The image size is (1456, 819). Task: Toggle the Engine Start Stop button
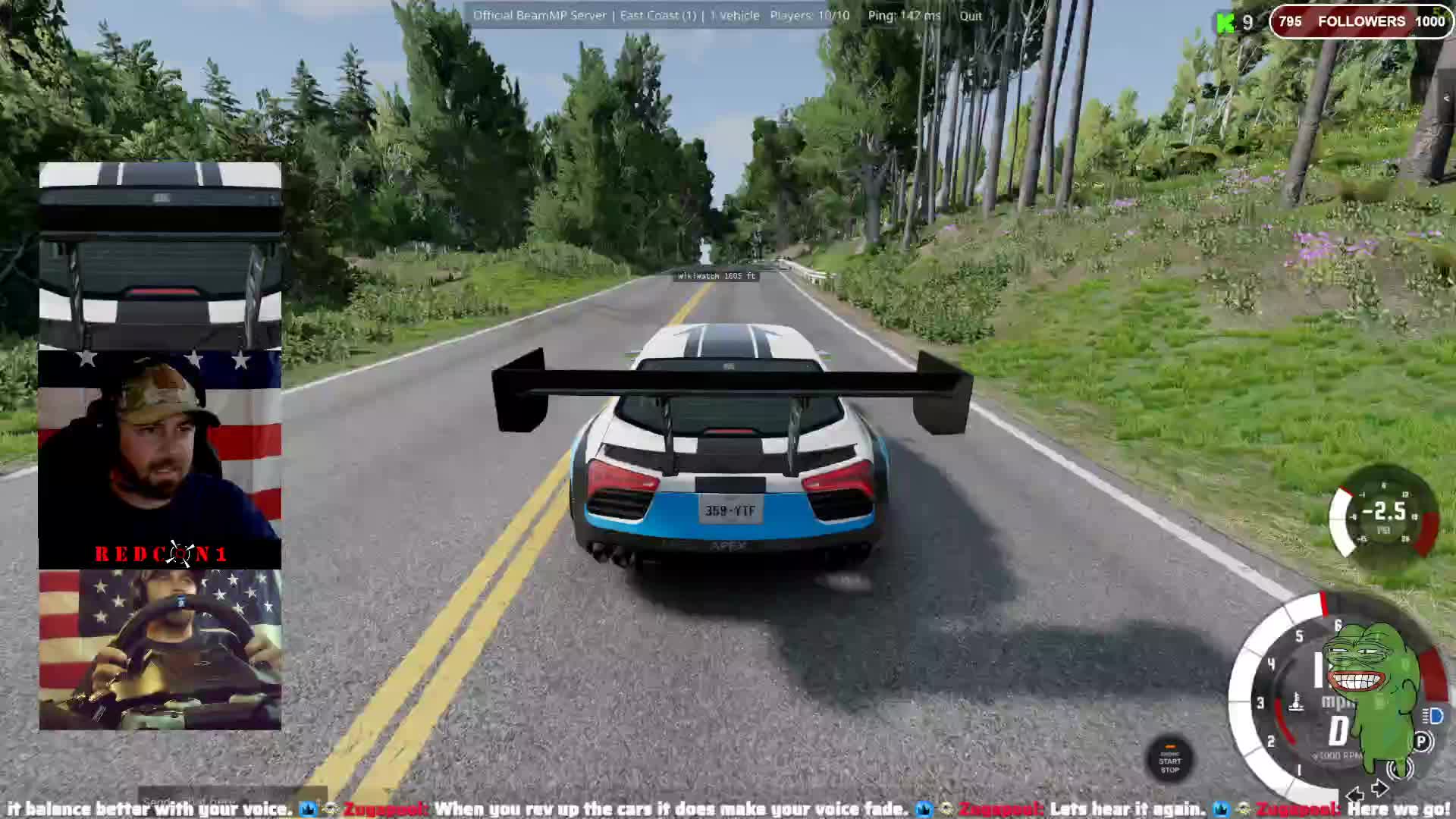click(1169, 761)
